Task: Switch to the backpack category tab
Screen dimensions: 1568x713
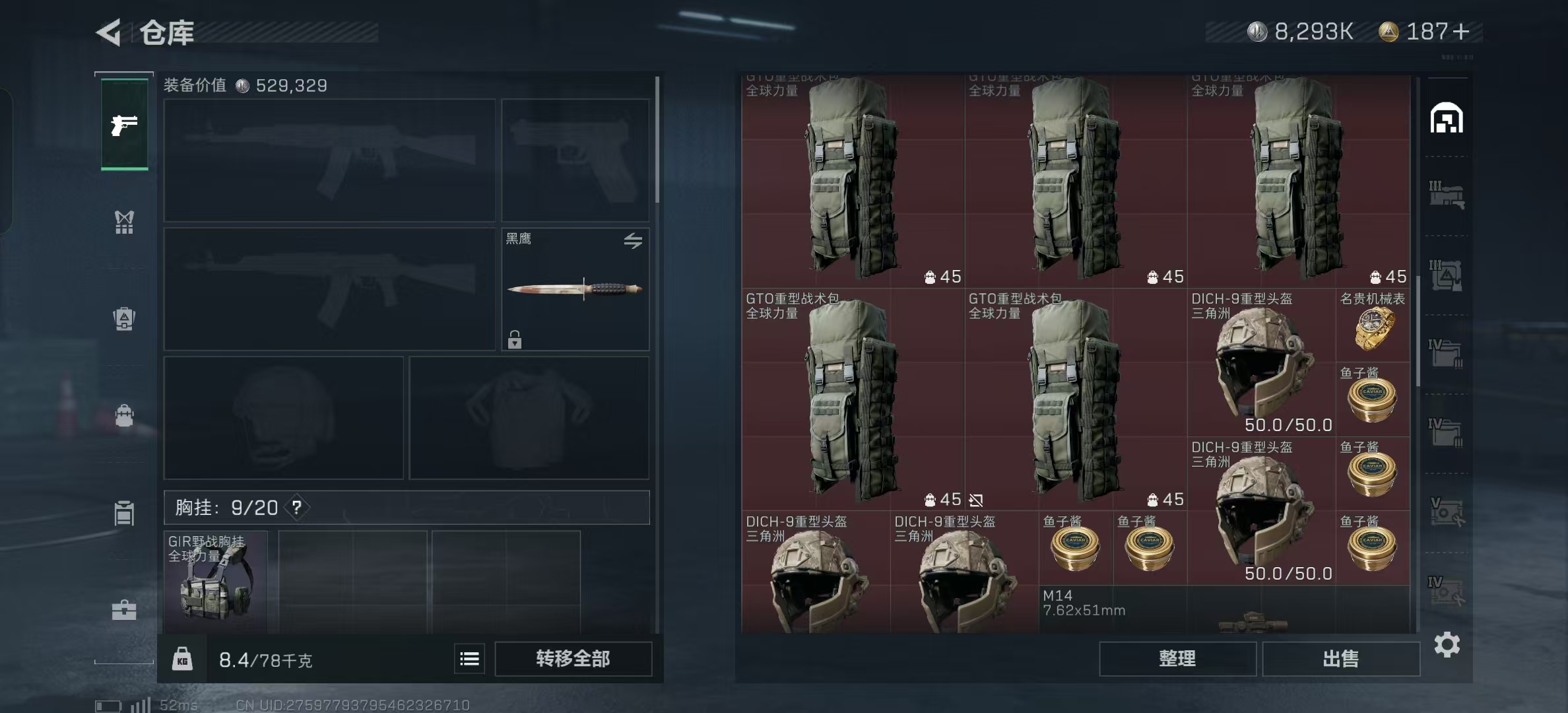Action: (124, 416)
